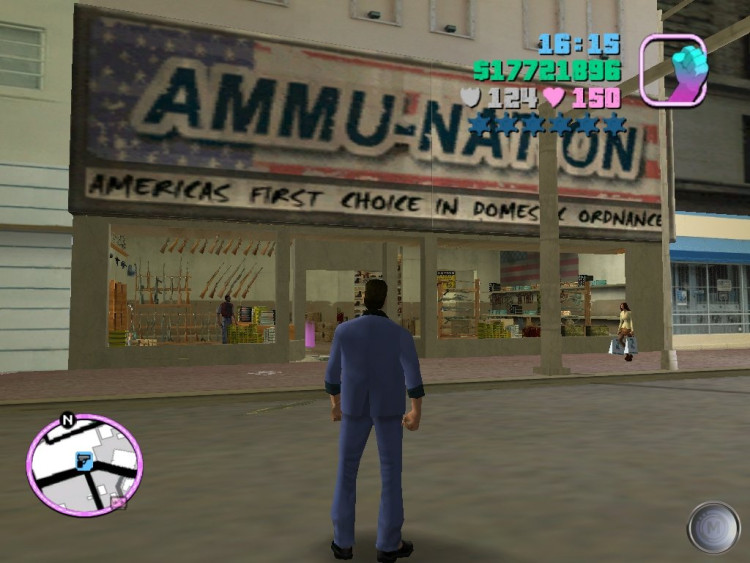This screenshot has height=563, width=750.
Task: Open the circular radar minimap
Action: point(84,465)
